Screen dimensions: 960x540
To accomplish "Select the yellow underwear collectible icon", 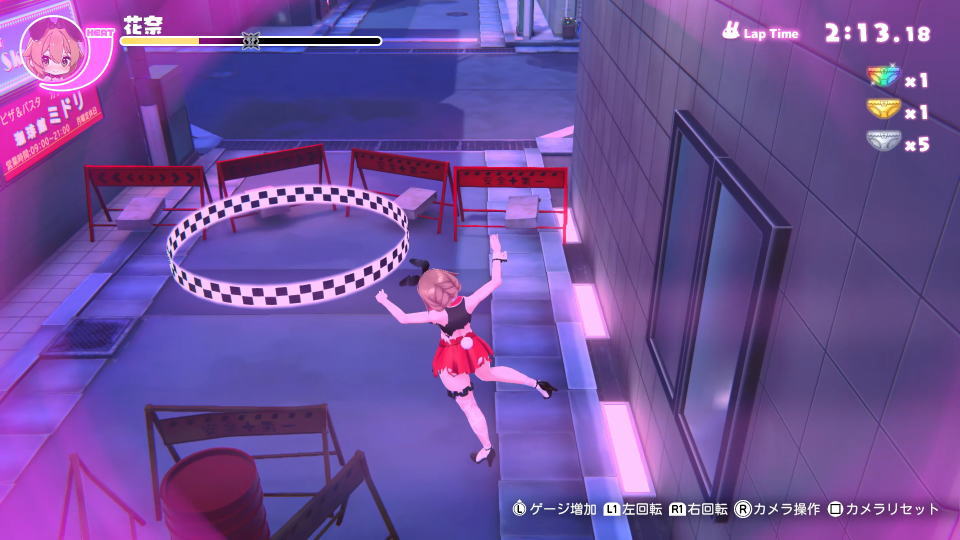I will point(883,110).
